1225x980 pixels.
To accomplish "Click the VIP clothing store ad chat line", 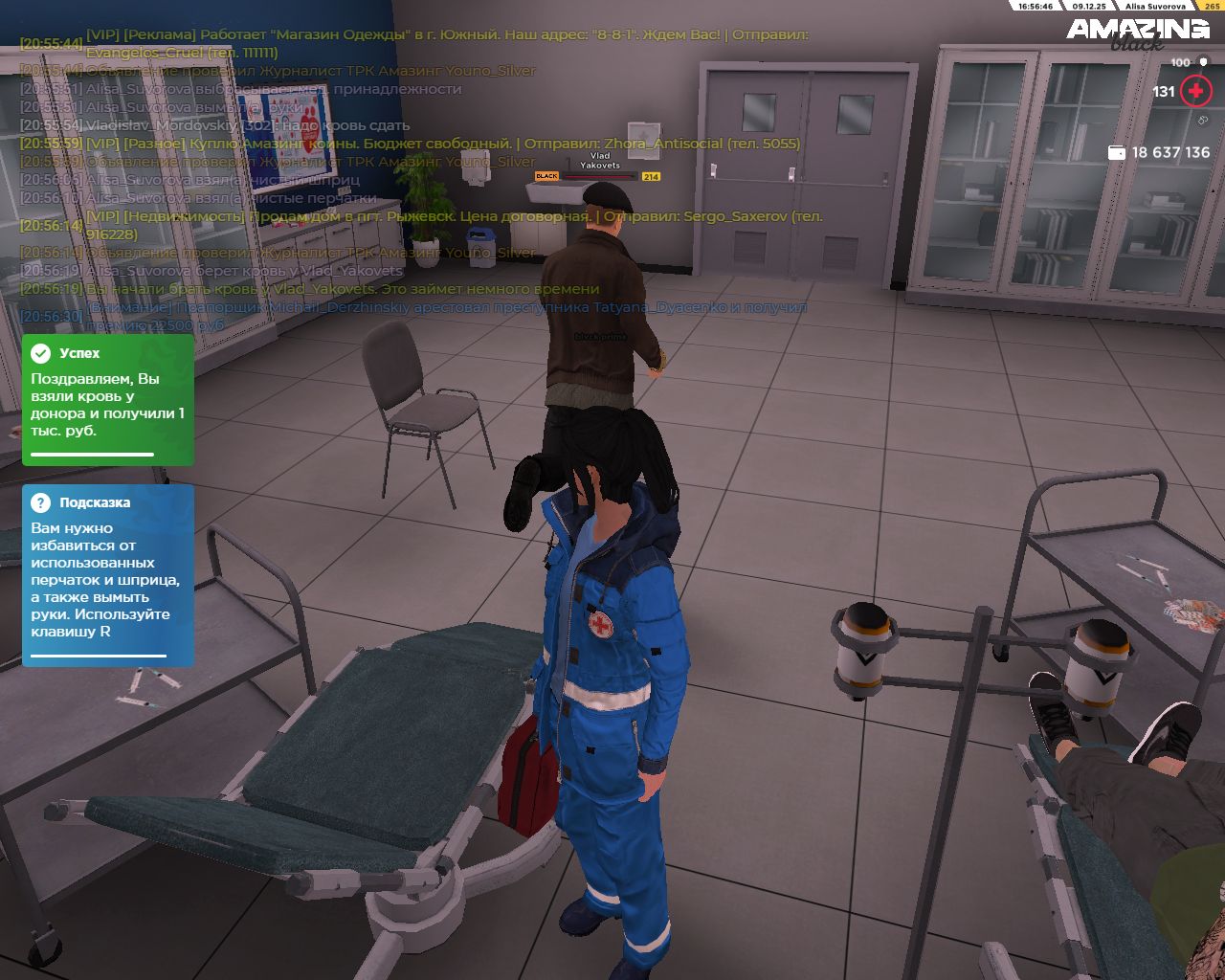I will tap(447, 34).
